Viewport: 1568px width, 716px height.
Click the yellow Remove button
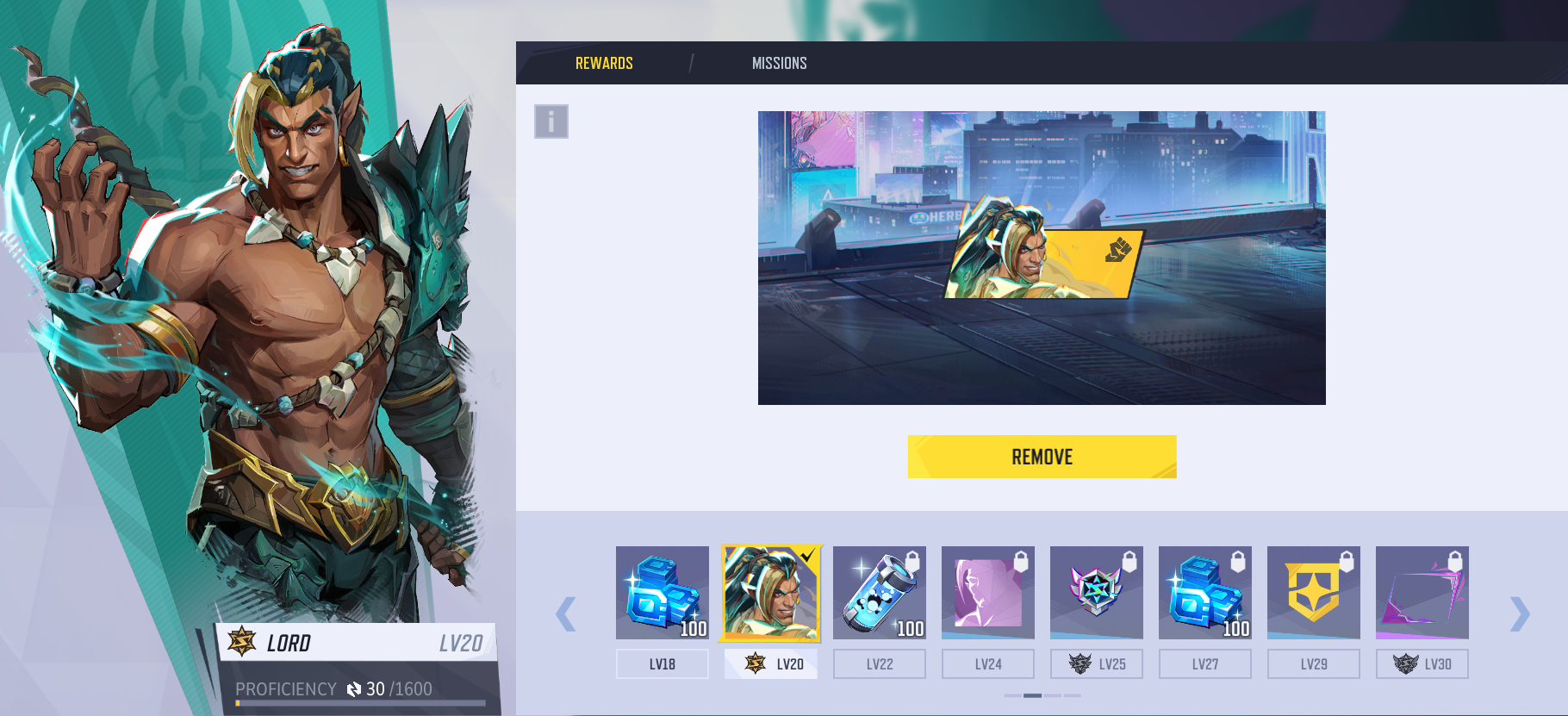pyautogui.click(x=1042, y=457)
